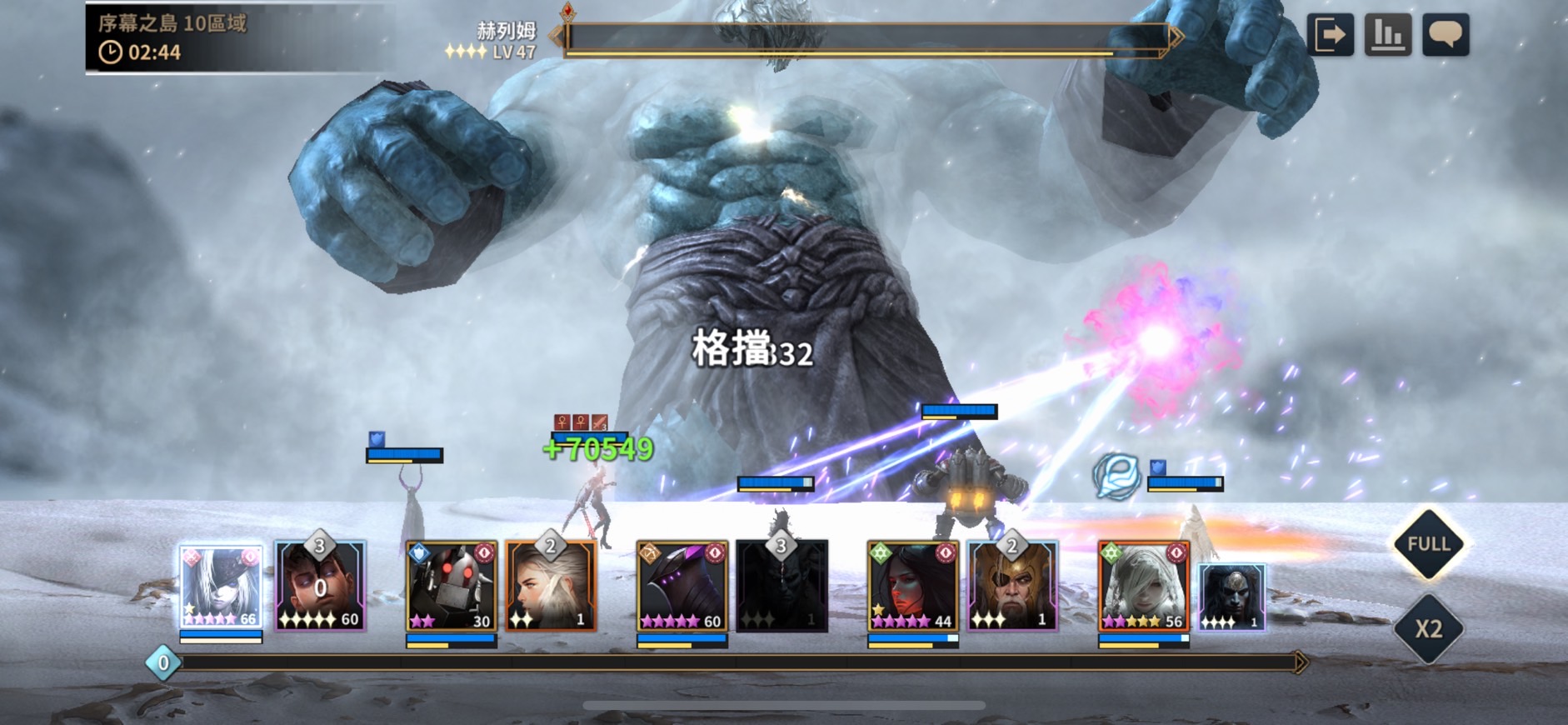Select the level 66 white-haired eyepatch hero
This screenshot has height=725, width=1568.
pos(221,587)
